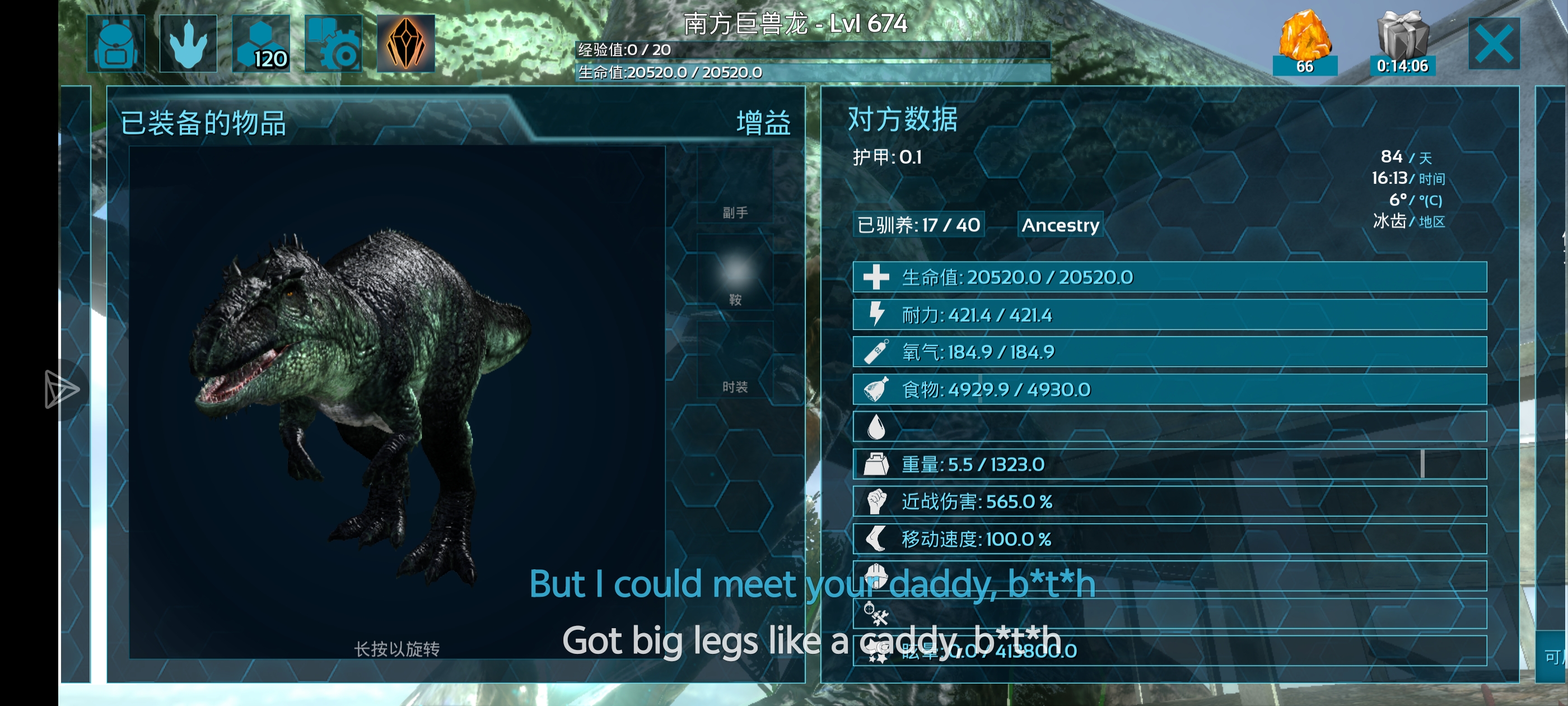This screenshot has width=1568, height=706.
Task: Tap the 已驯养 17 / 40 tamed counter
Action: (918, 225)
